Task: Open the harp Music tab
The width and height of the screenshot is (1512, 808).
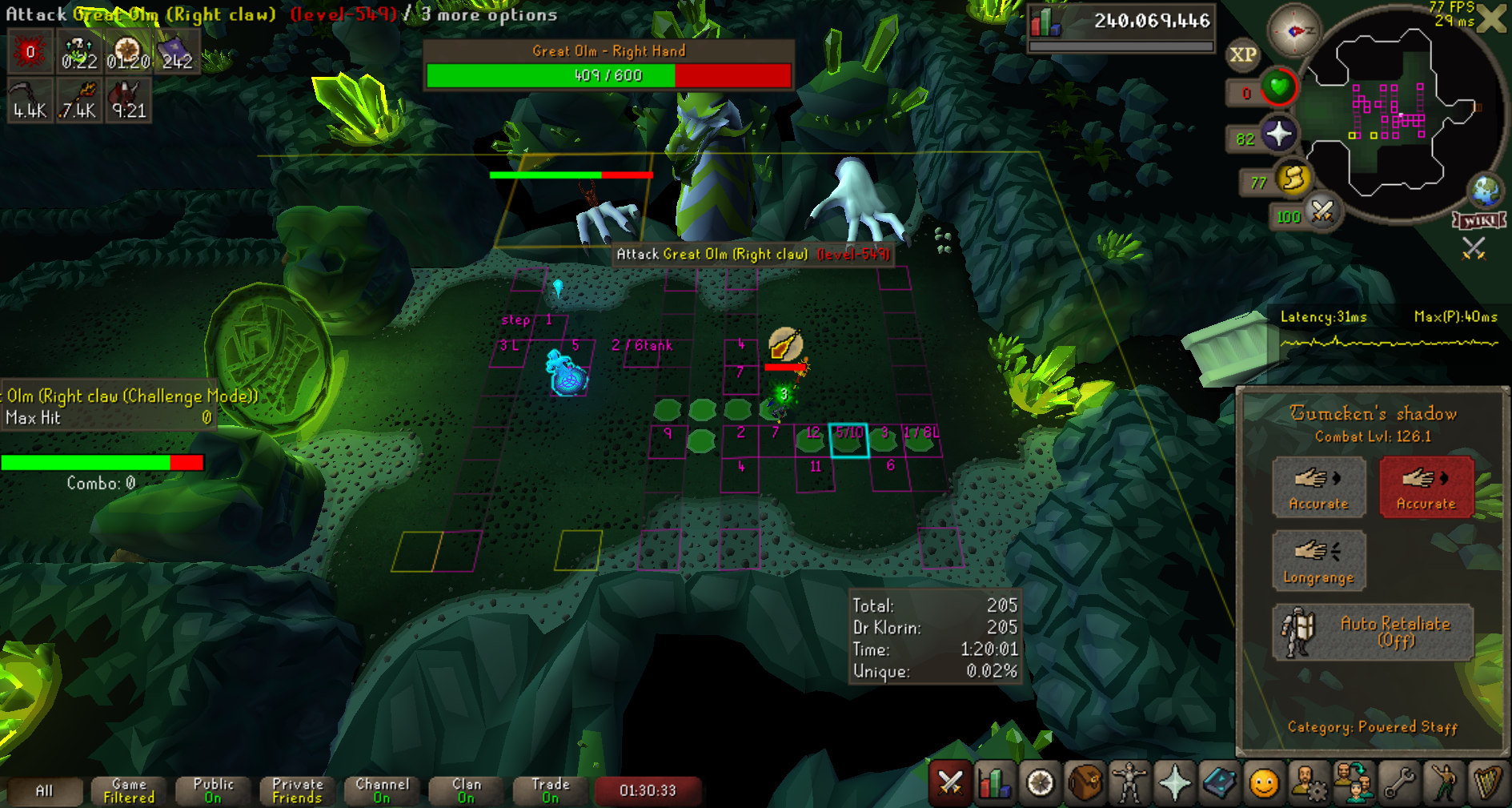Action: (x=1488, y=782)
